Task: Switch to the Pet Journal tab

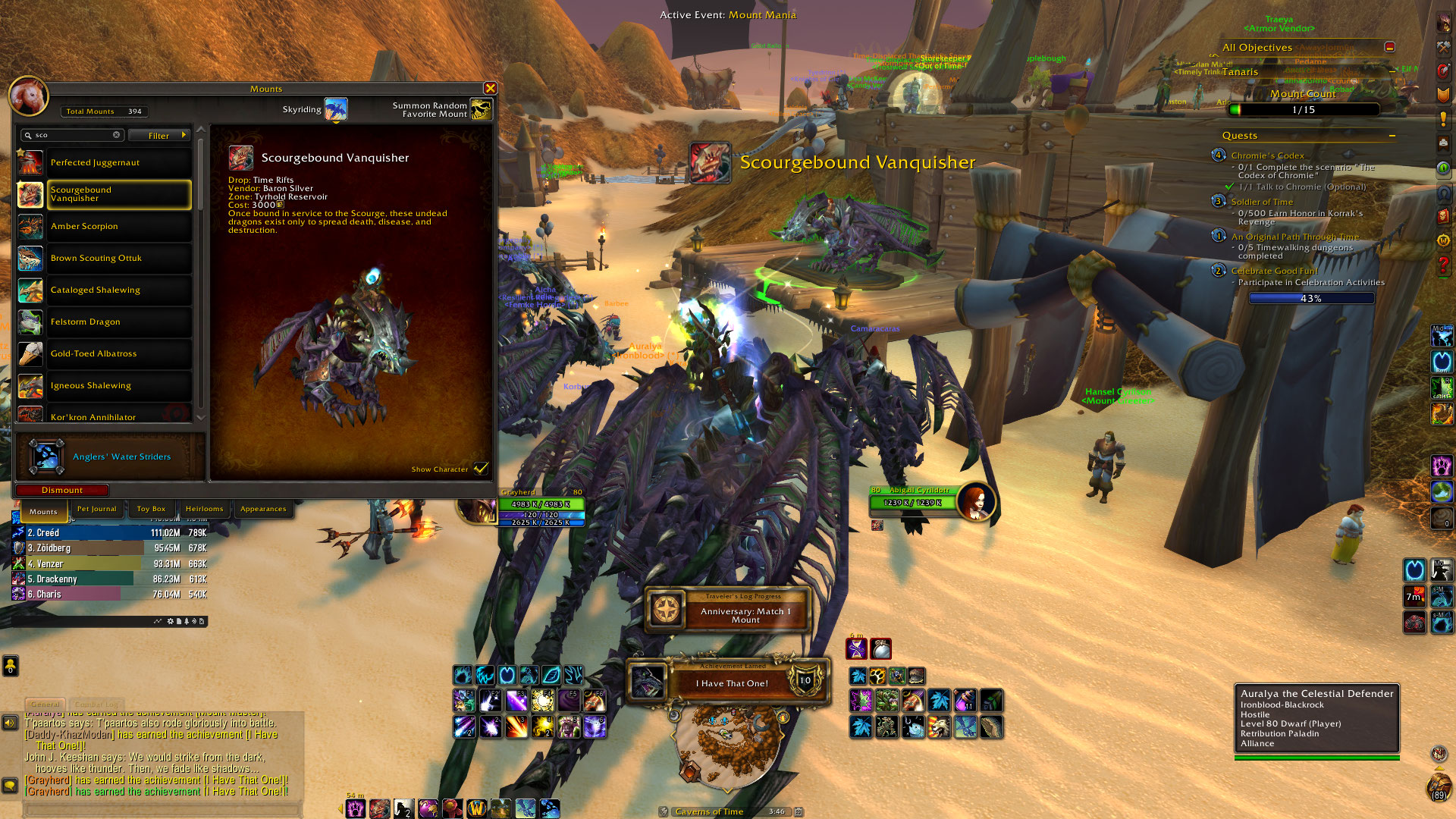Action: (x=96, y=509)
